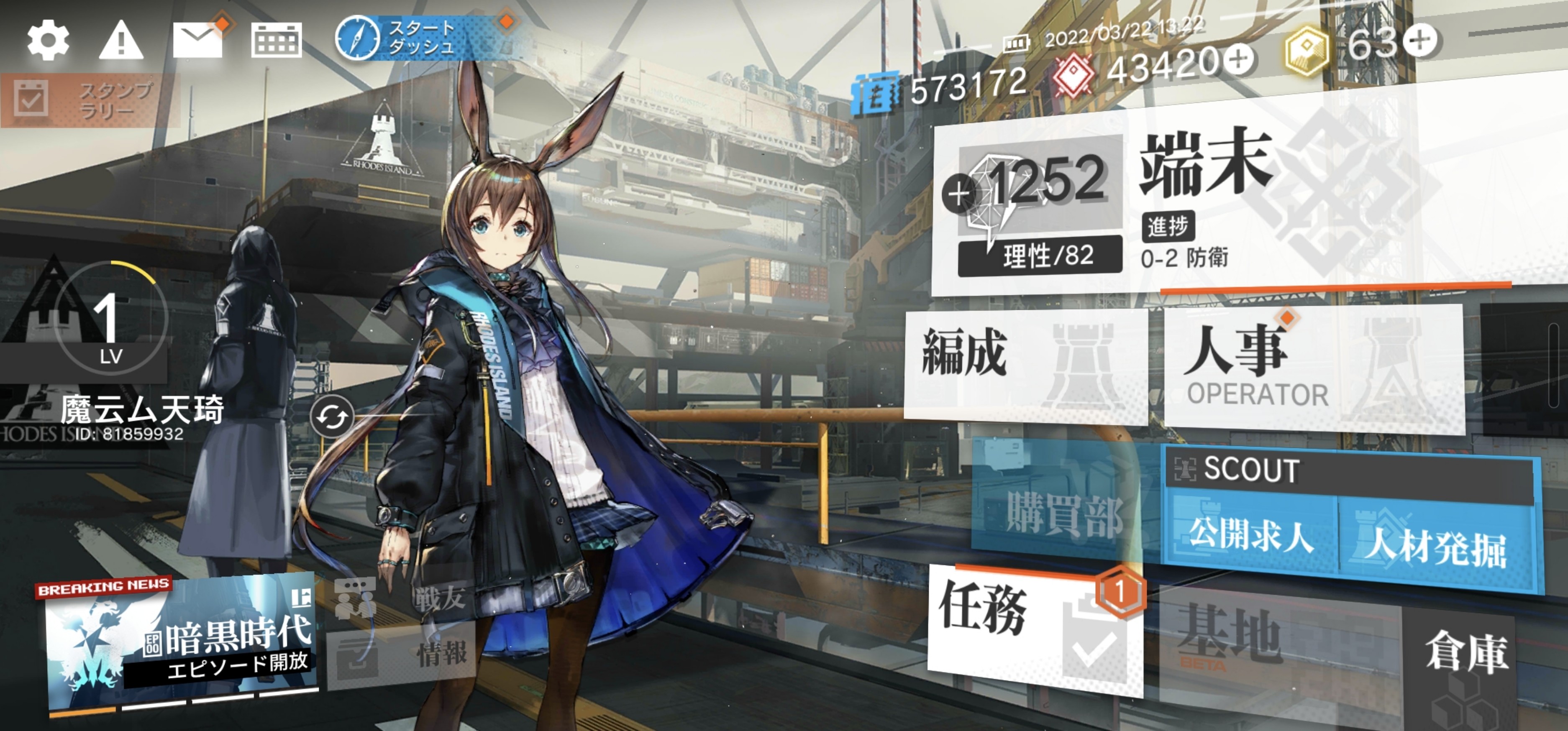Screen dimensions: 1568x731
Task: Open 公開求人 recruitment
Action: pyautogui.click(x=1250, y=536)
